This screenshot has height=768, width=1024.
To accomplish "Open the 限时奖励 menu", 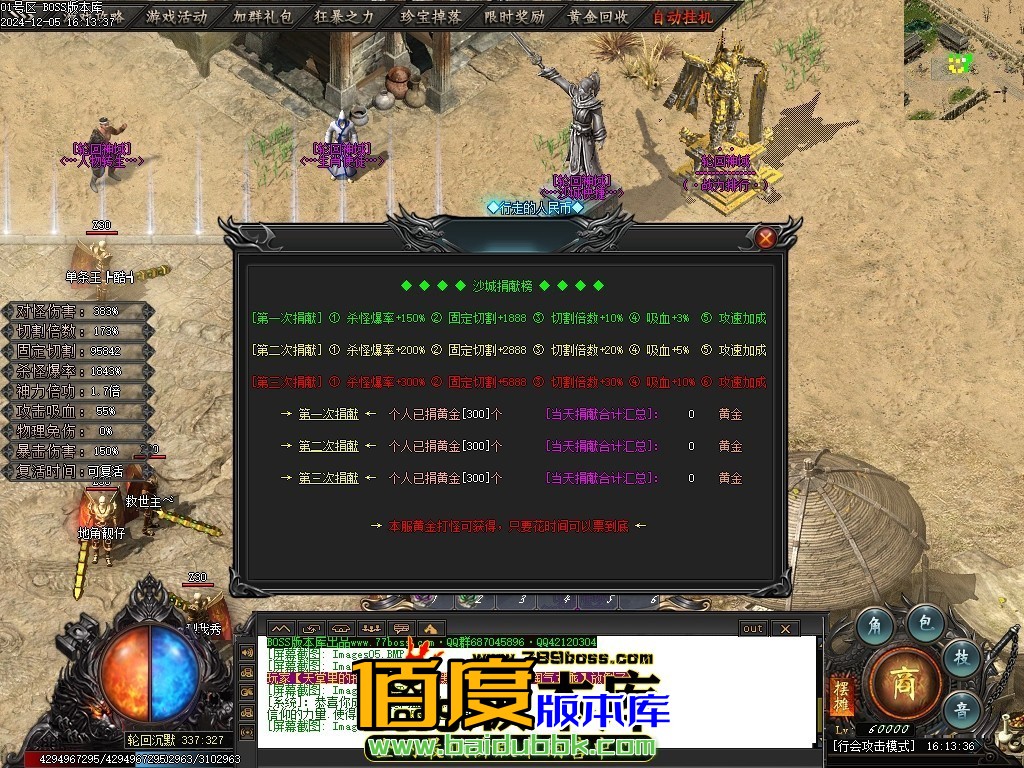I will pos(514,16).
